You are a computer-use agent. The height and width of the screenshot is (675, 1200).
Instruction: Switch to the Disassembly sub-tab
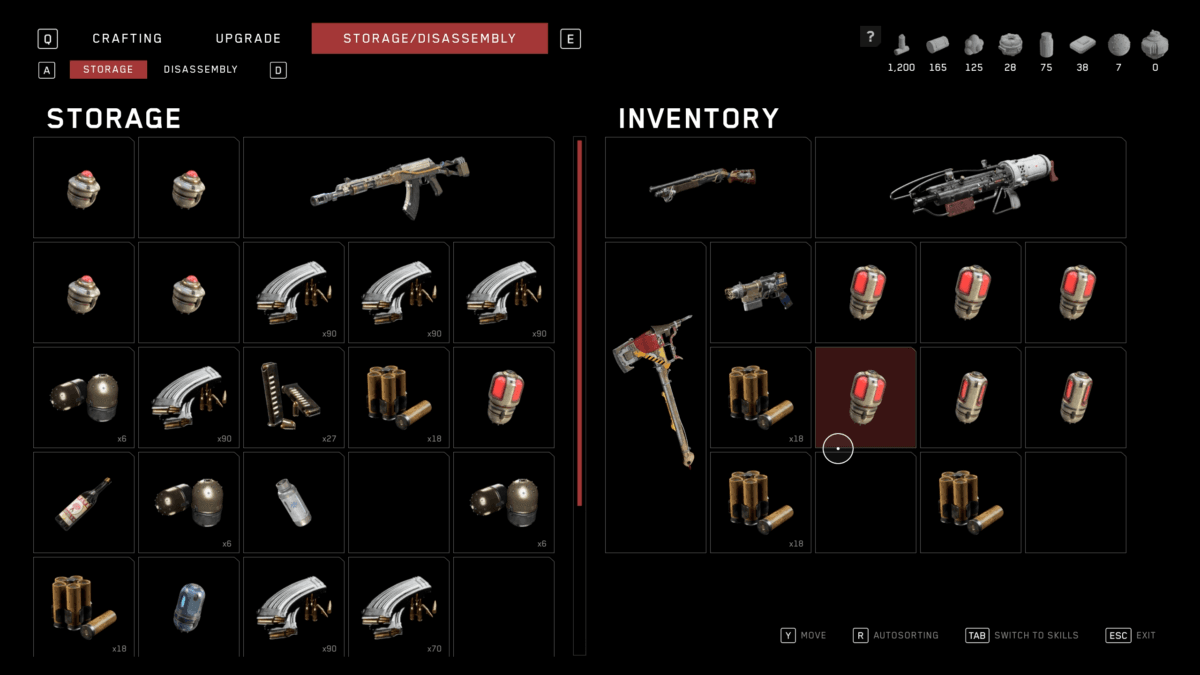200,70
